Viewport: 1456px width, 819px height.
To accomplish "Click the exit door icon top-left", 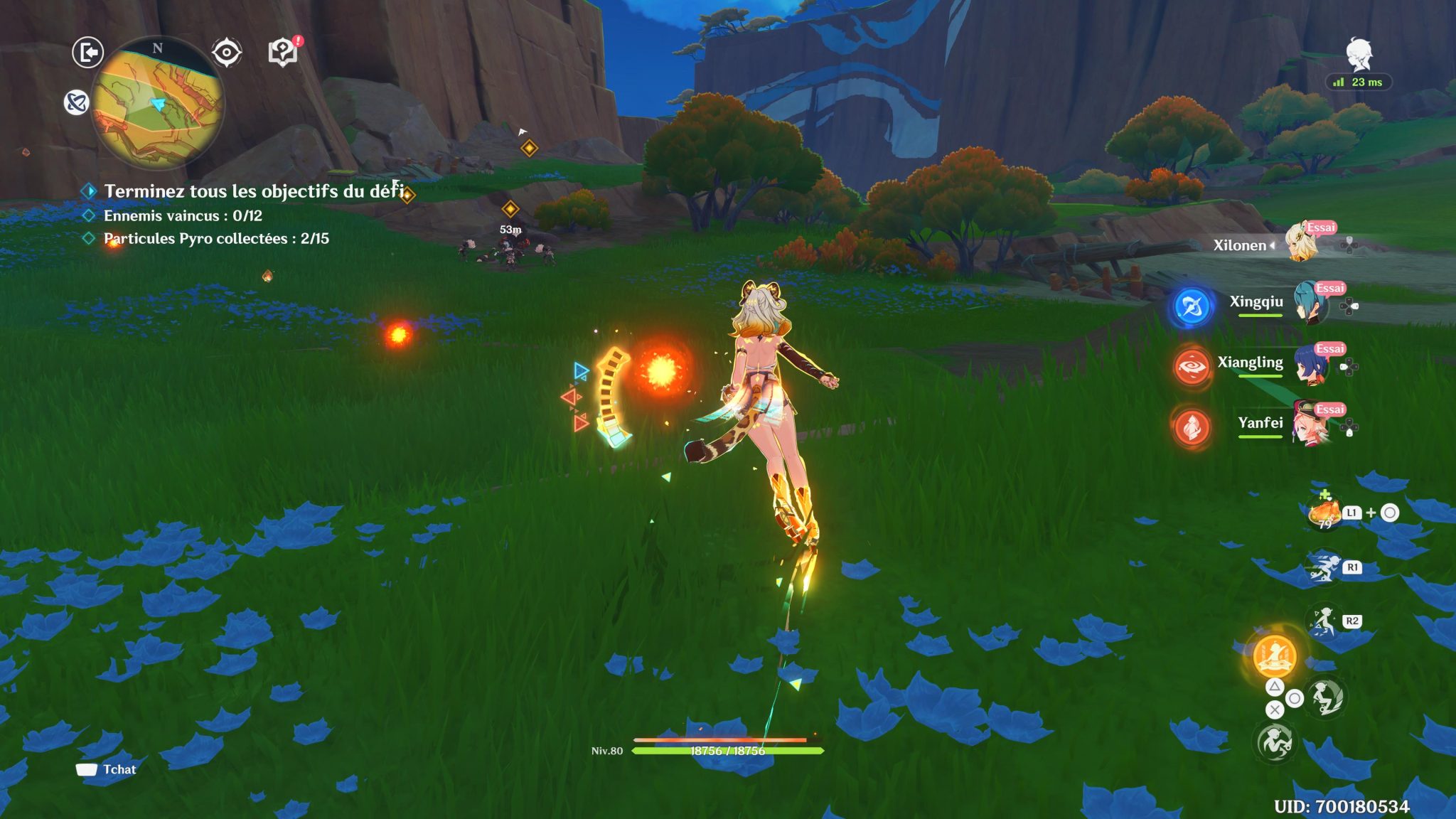I will [x=87, y=51].
